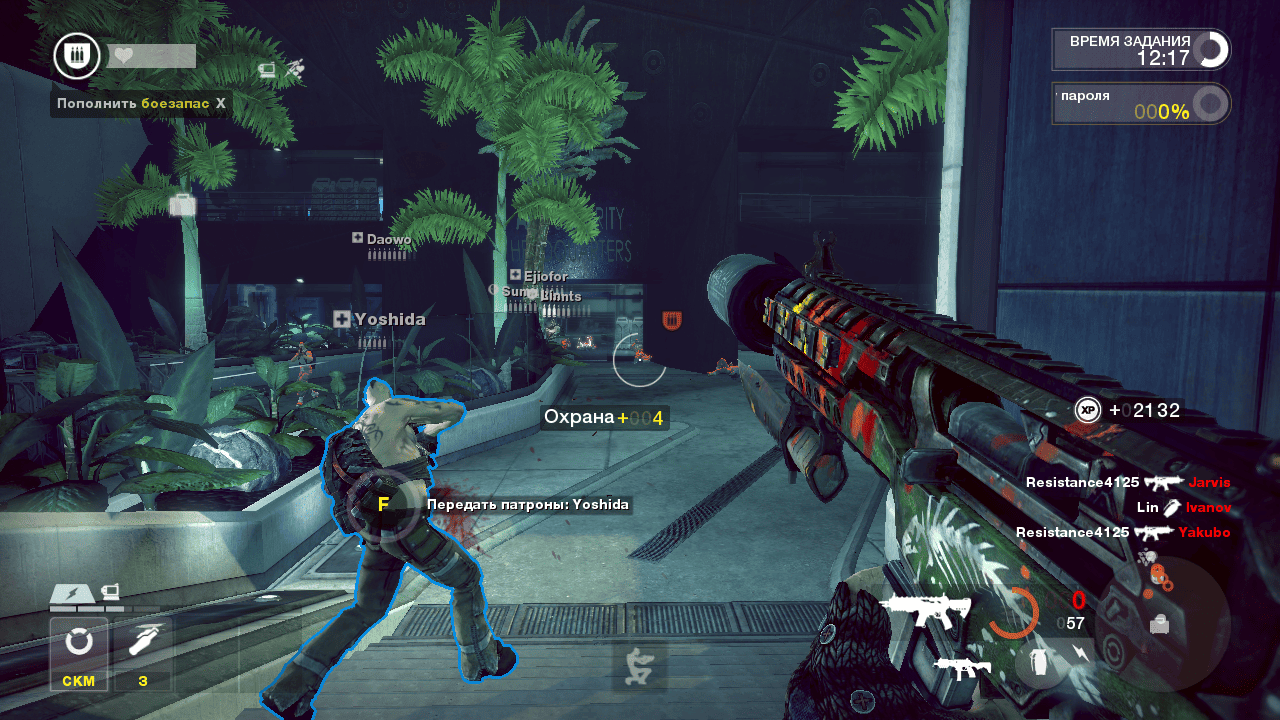The height and width of the screenshot is (720, 1280).
Task: Activate the СКМ ability slot
Action: pos(79,653)
